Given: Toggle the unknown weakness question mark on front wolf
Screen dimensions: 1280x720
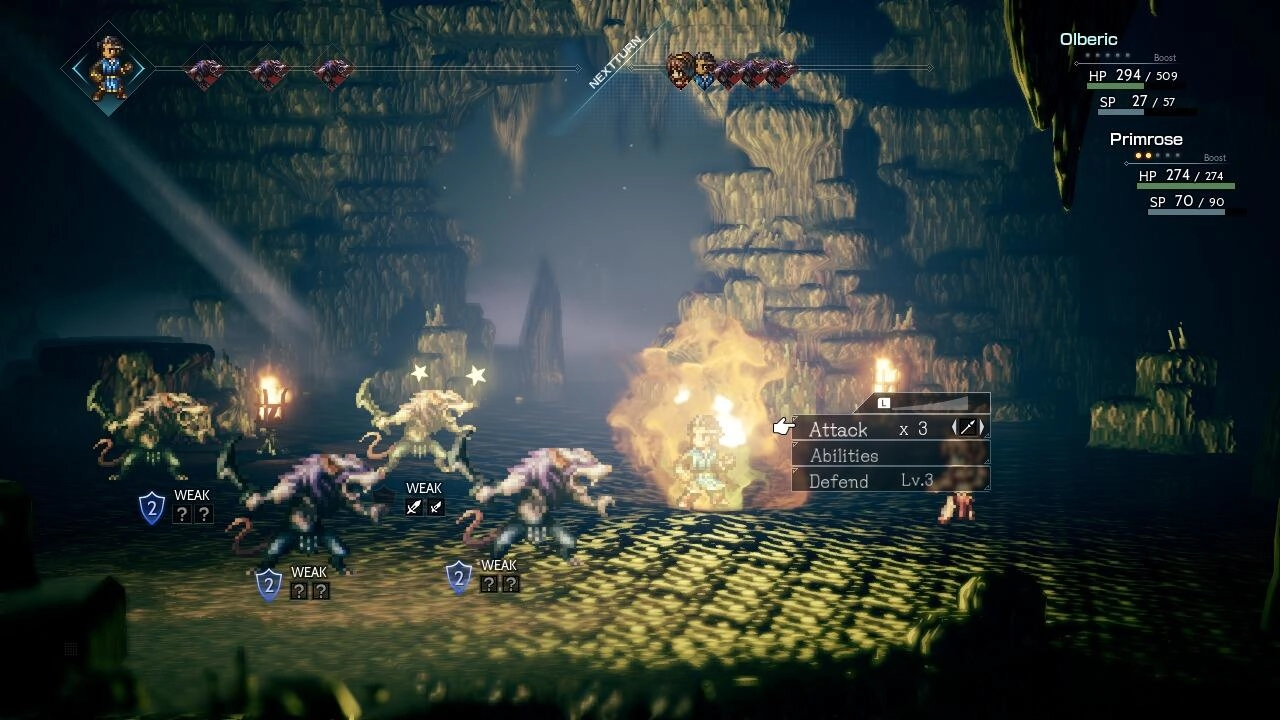Looking at the screenshot, I should point(298,591).
